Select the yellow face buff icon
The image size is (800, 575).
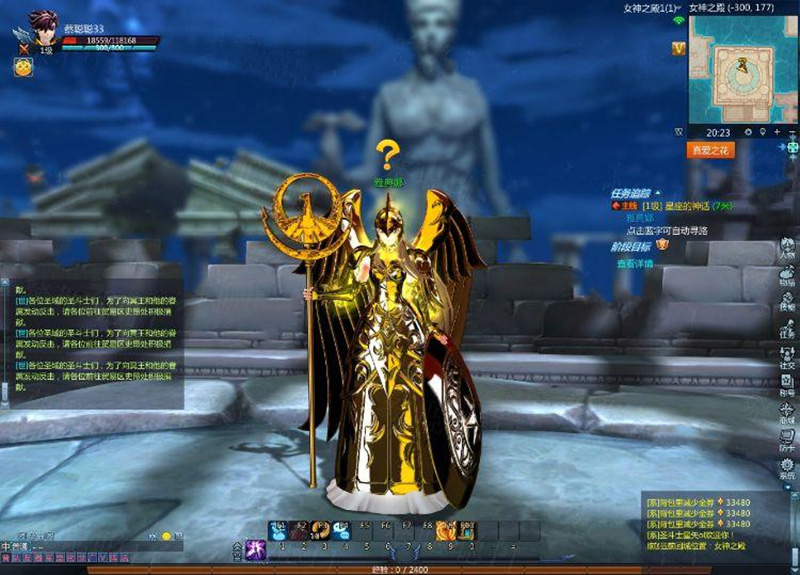point(21,67)
